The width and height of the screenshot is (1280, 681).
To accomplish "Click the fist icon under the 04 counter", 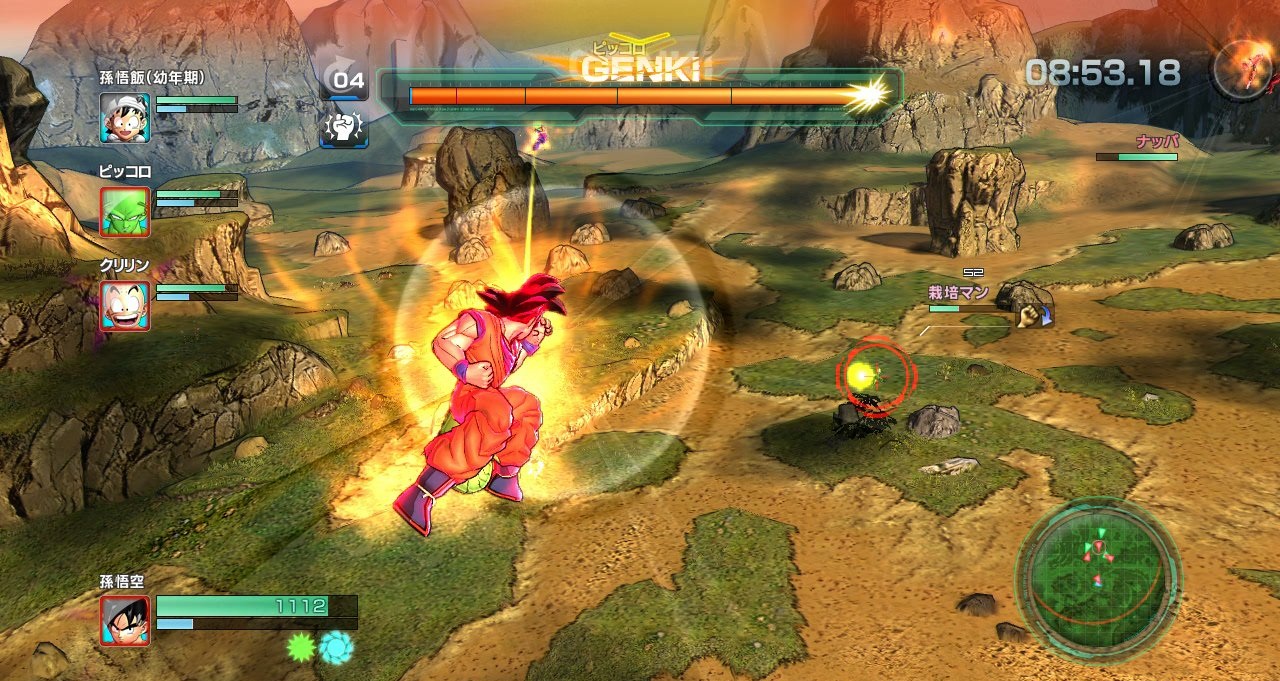I will tap(344, 128).
